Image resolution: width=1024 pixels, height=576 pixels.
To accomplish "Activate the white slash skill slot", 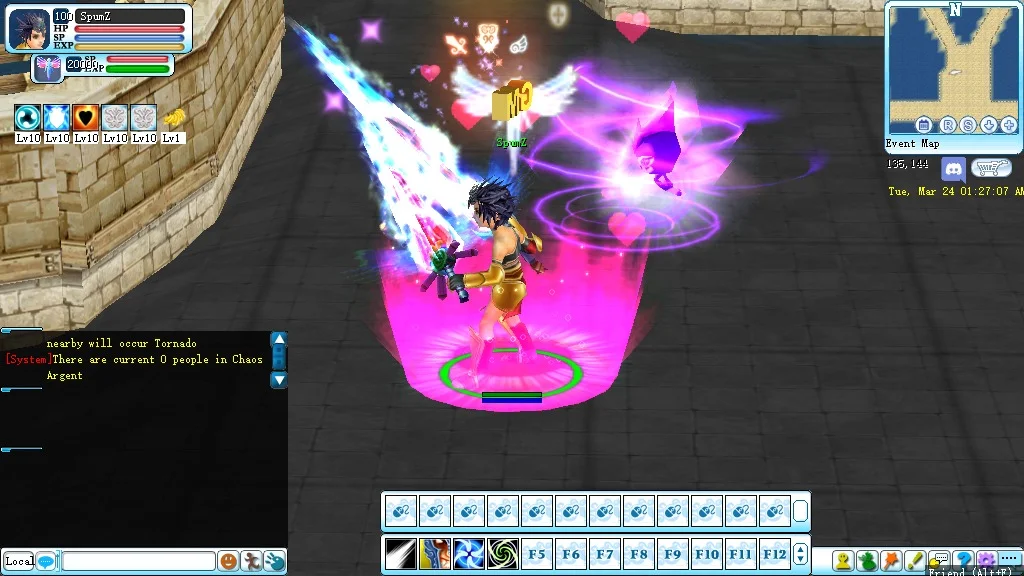I will coord(401,553).
